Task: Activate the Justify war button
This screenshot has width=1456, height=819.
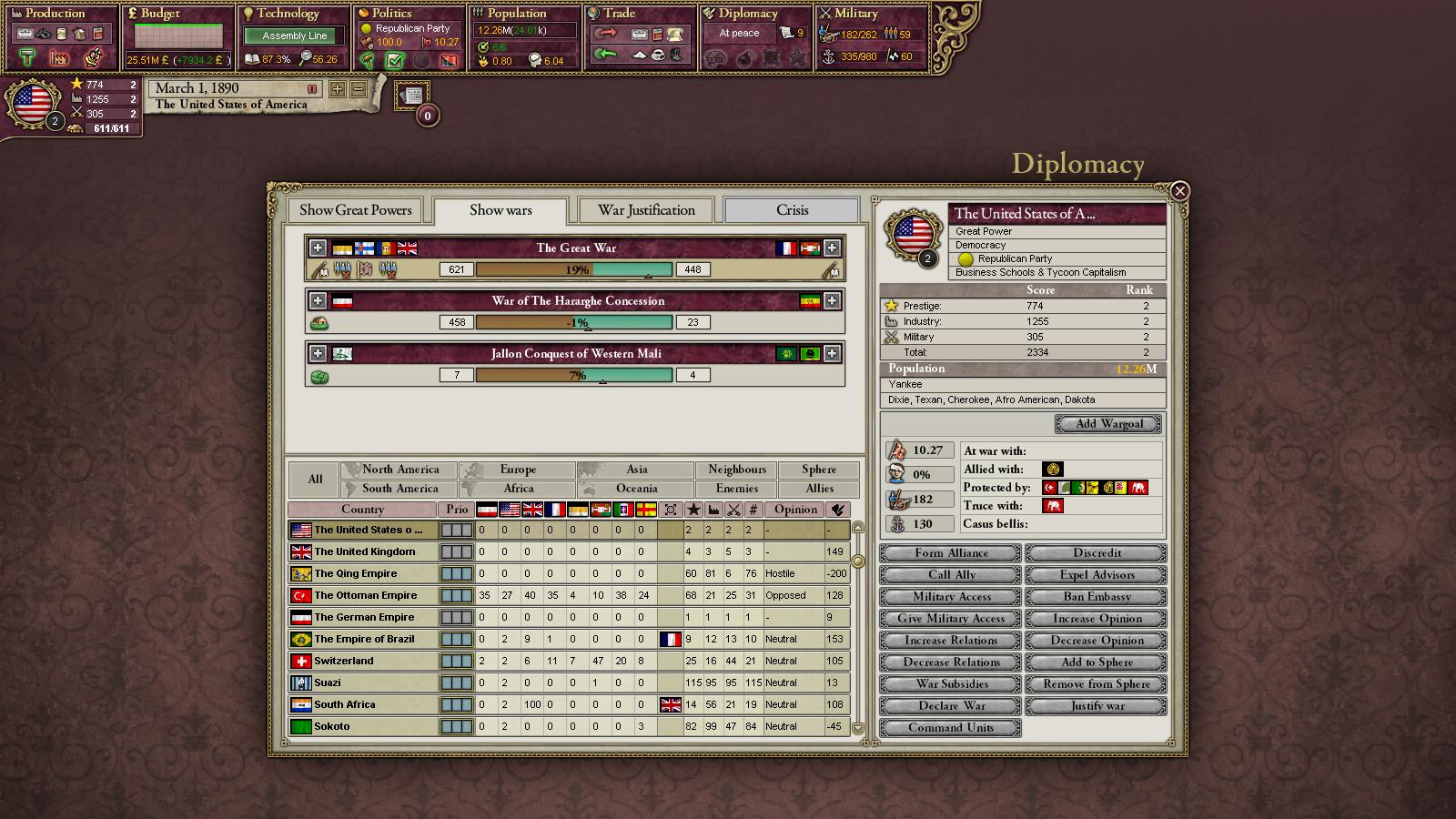Action: click(x=1097, y=706)
